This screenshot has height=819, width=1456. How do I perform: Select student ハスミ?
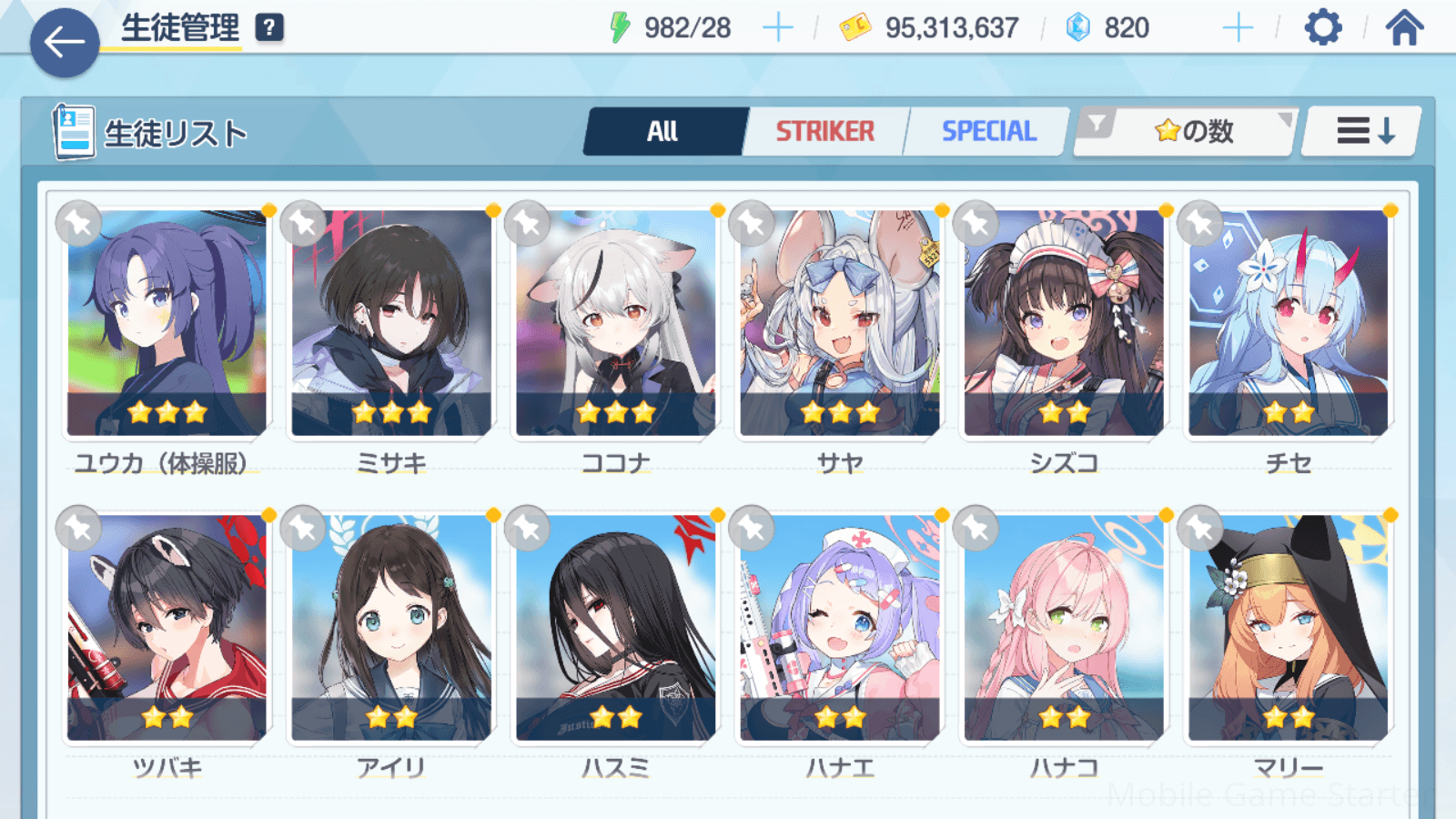615,628
